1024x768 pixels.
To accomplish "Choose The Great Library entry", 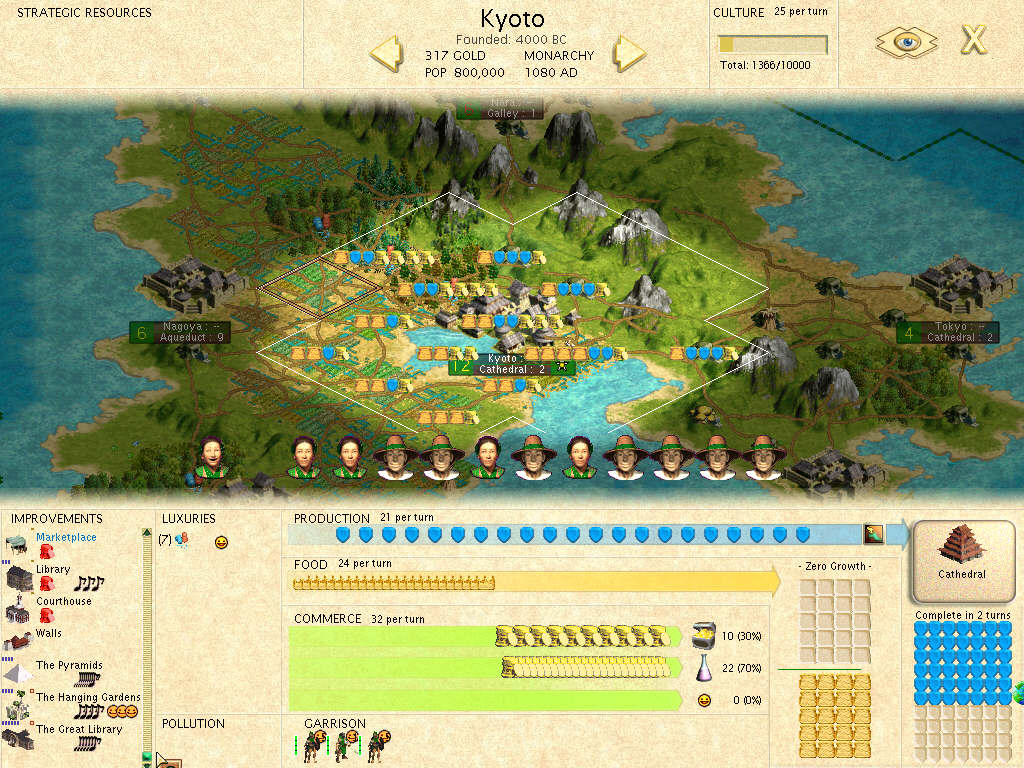I will point(79,729).
